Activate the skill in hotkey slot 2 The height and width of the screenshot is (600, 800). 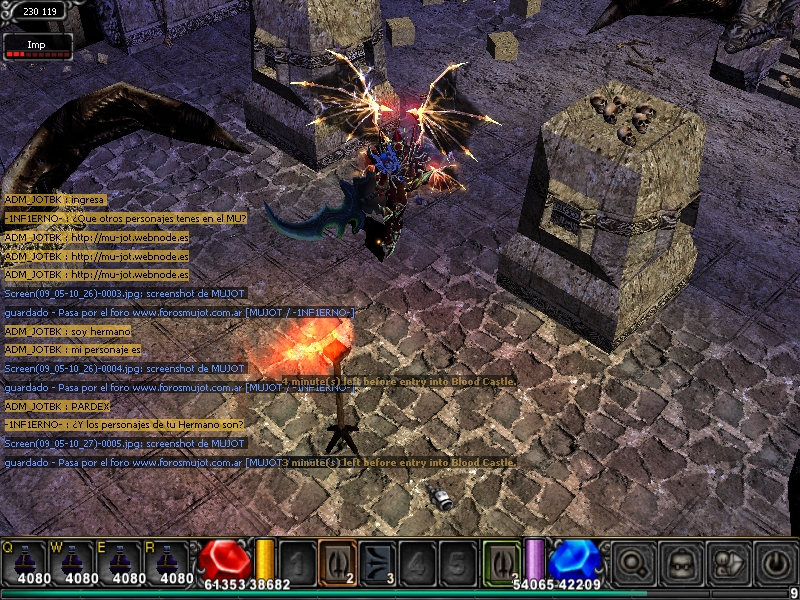(336, 561)
